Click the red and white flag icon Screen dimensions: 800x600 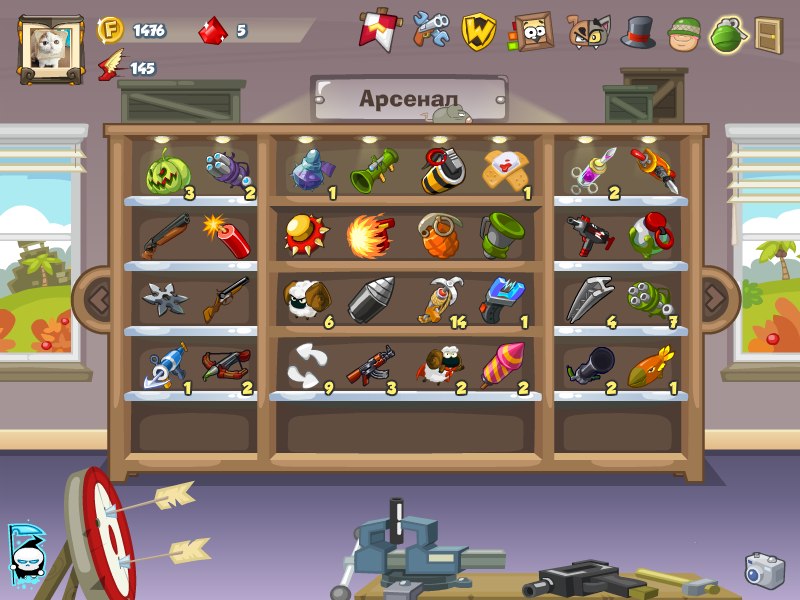[x=375, y=30]
